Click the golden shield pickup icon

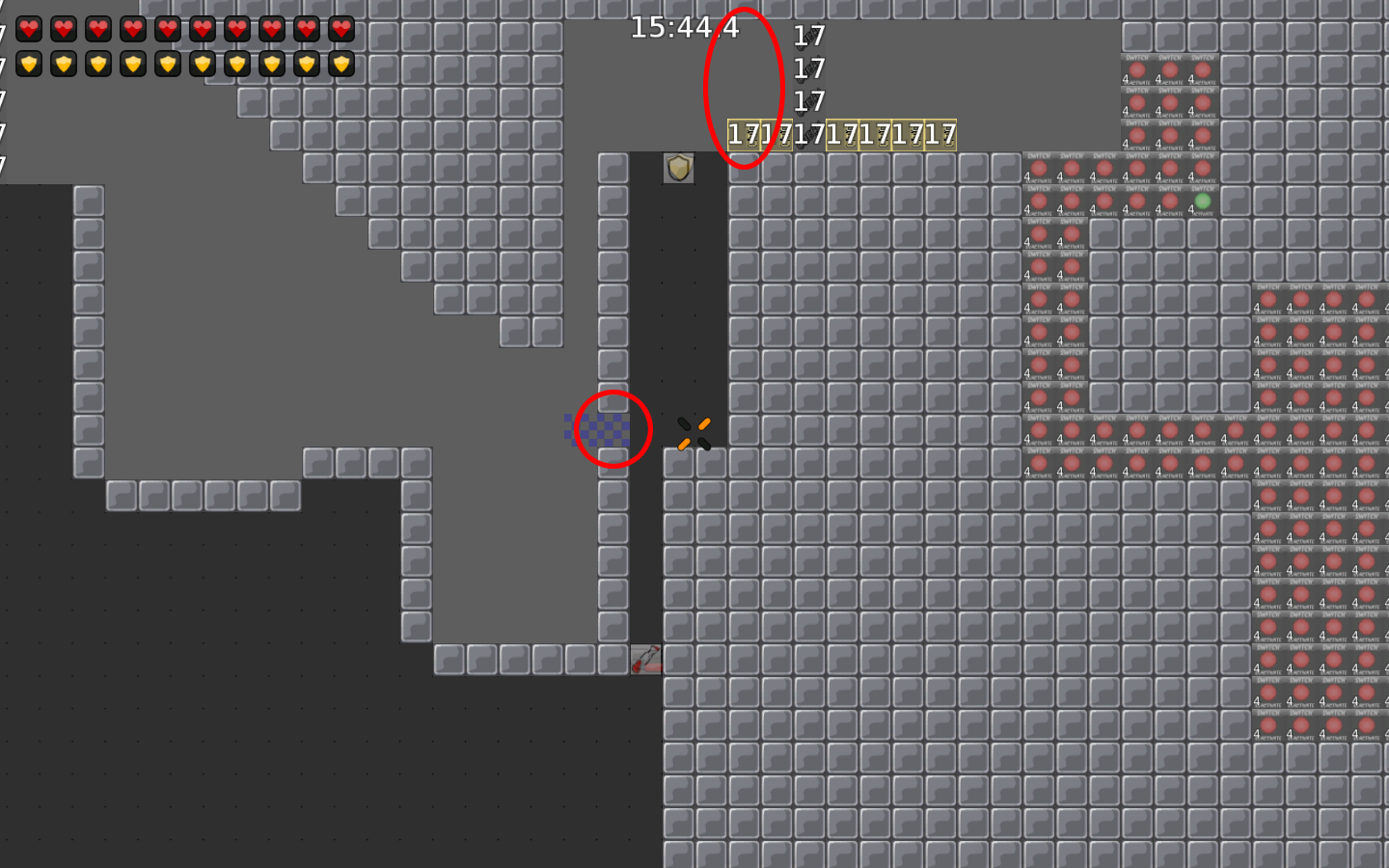(678, 169)
